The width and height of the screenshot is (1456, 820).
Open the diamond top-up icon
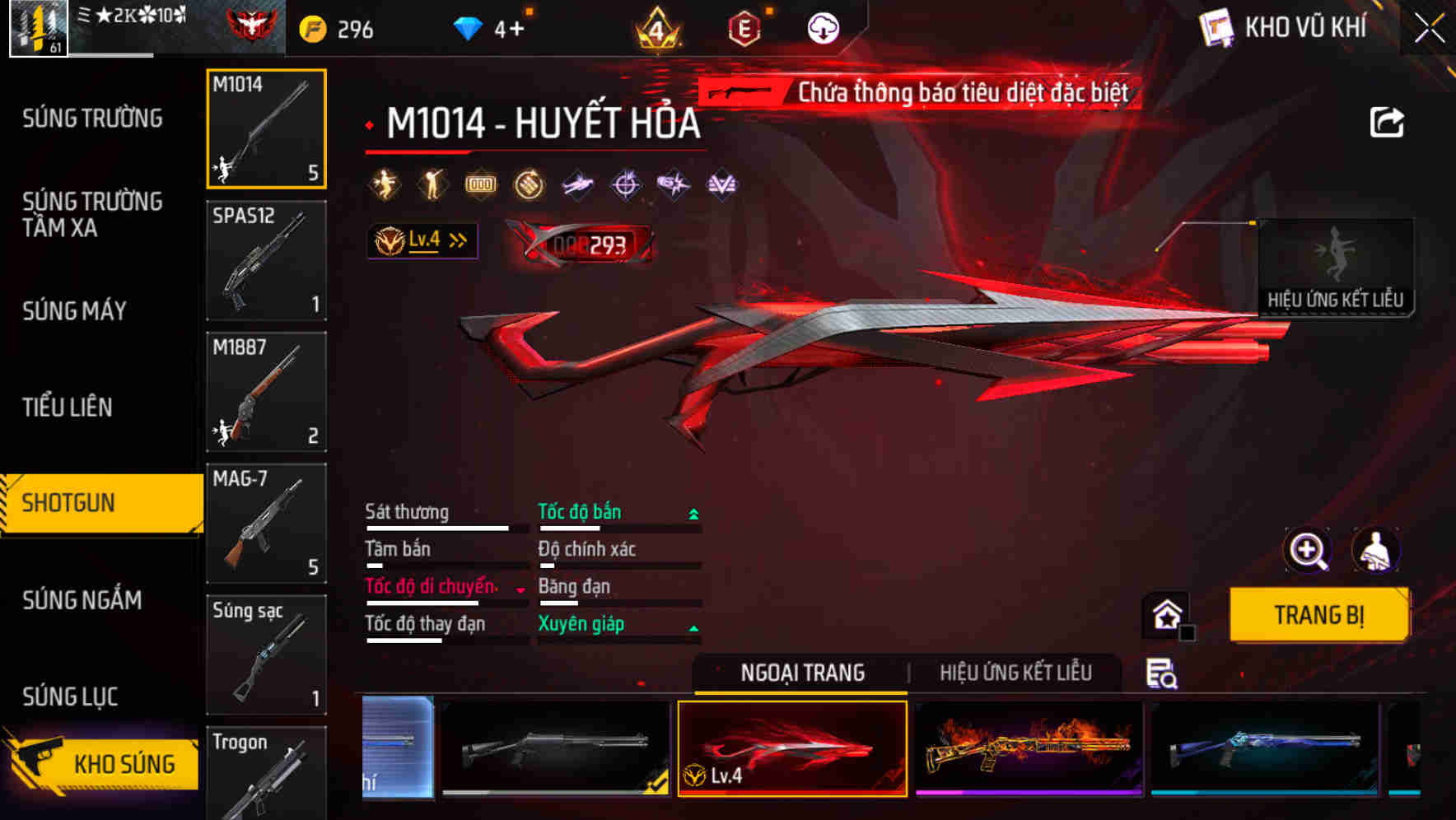coord(467,26)
